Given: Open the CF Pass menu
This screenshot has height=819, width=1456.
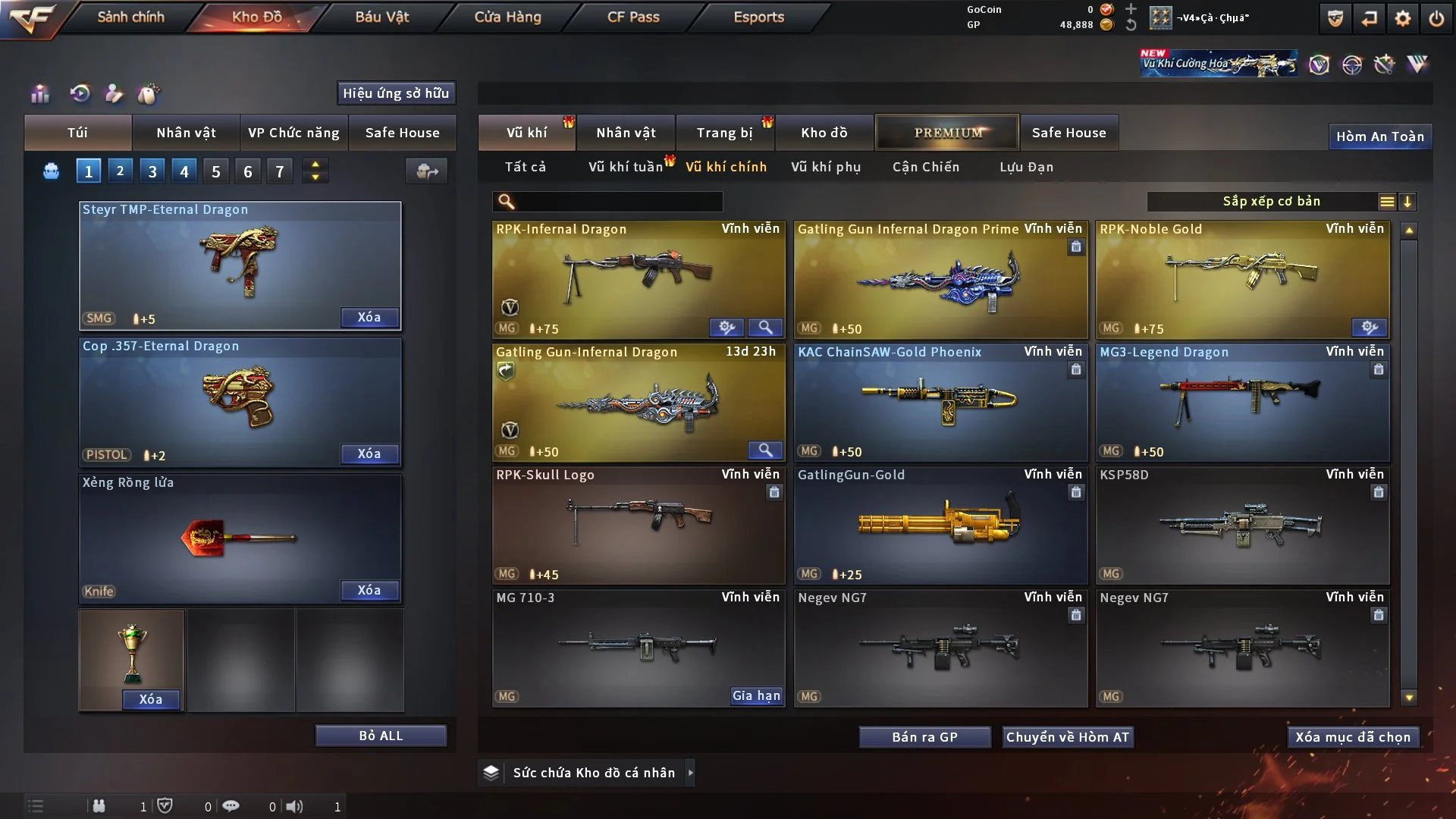Looking at the screenshot, I should click(633, 17).
